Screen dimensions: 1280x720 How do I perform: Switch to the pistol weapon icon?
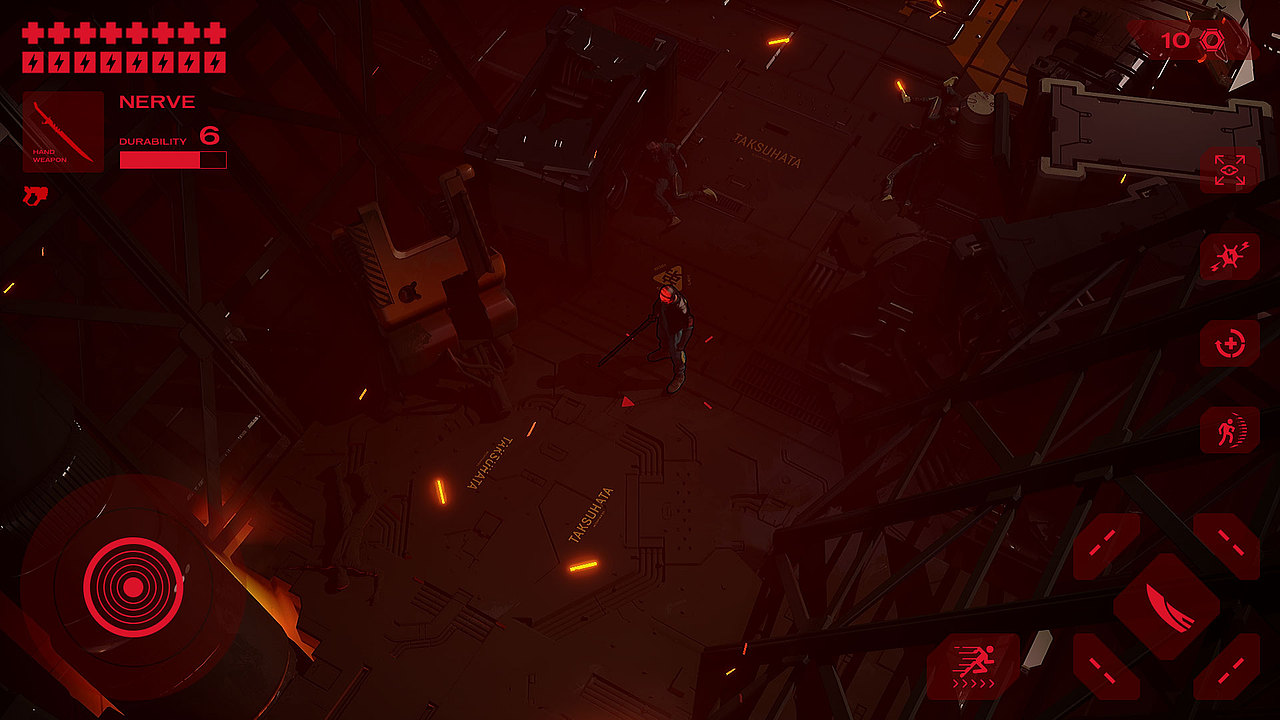coord(35,195)
